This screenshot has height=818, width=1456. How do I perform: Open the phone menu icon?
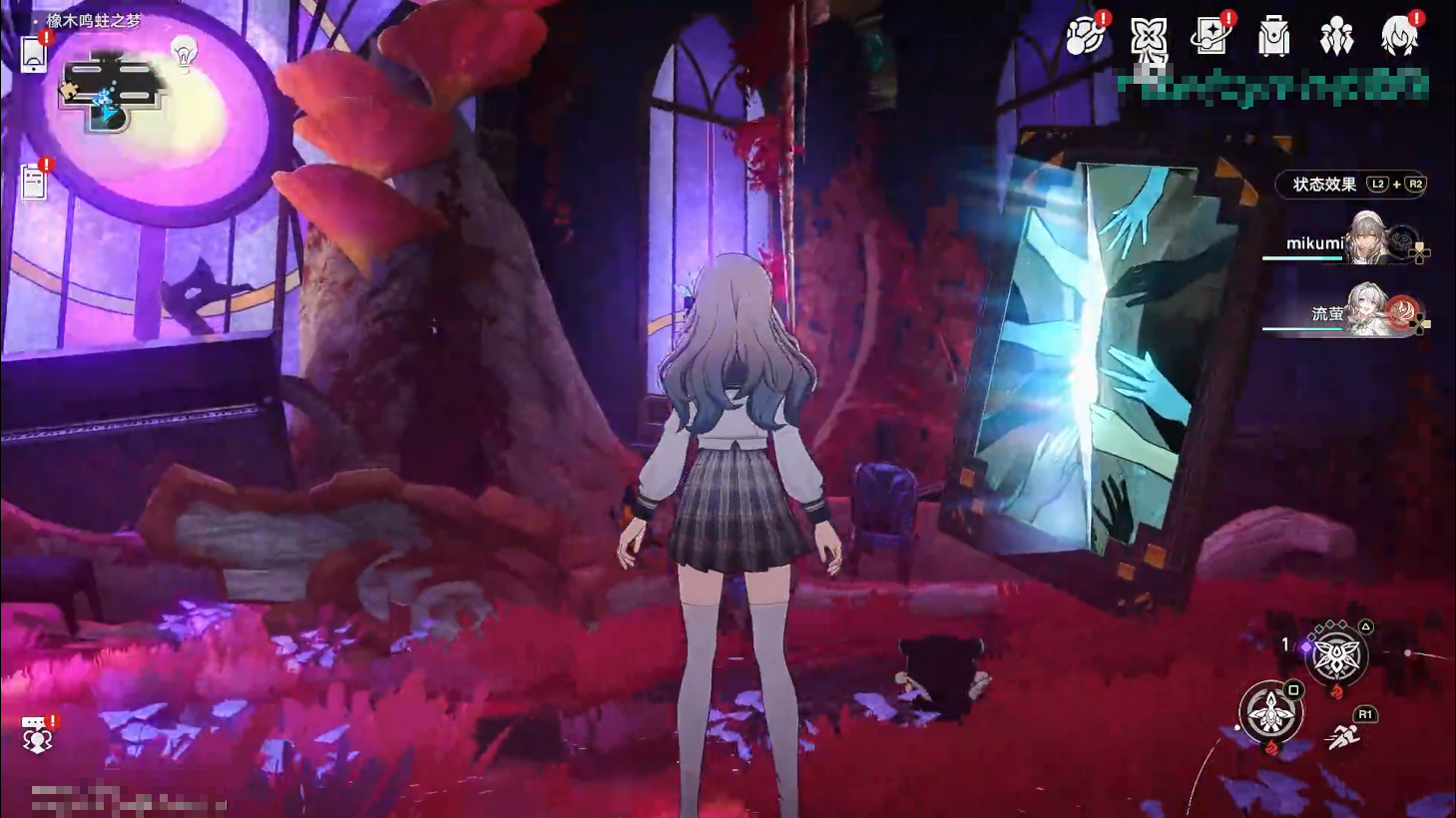tap(34, 54)
